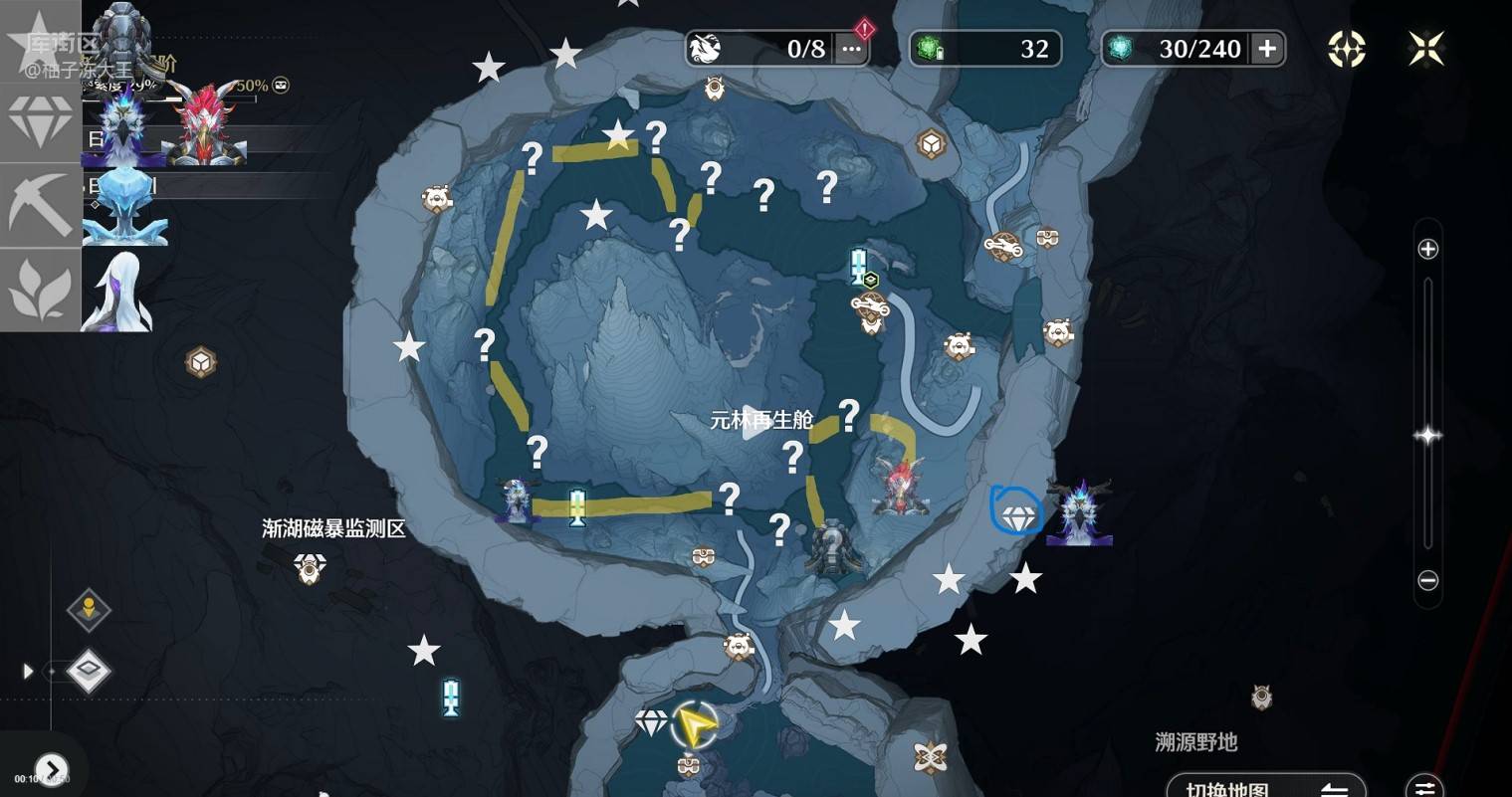Zoom in the map with the plus button
The image size is (1512, 797).
(1427, 249)
